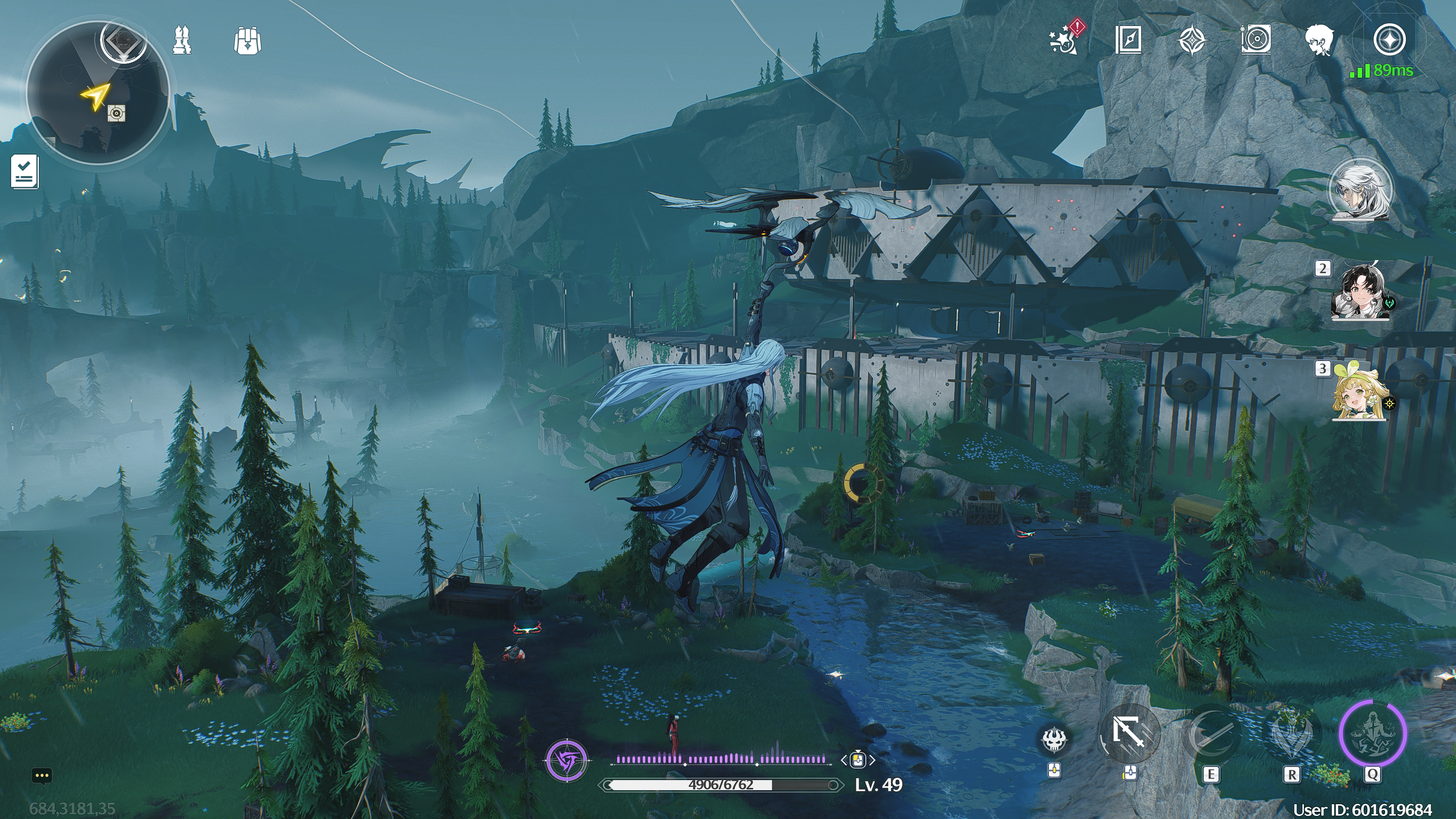Open the backpack inventory icon
The height and width of the screenshot is (819, 1456).
tap(247, 41)
